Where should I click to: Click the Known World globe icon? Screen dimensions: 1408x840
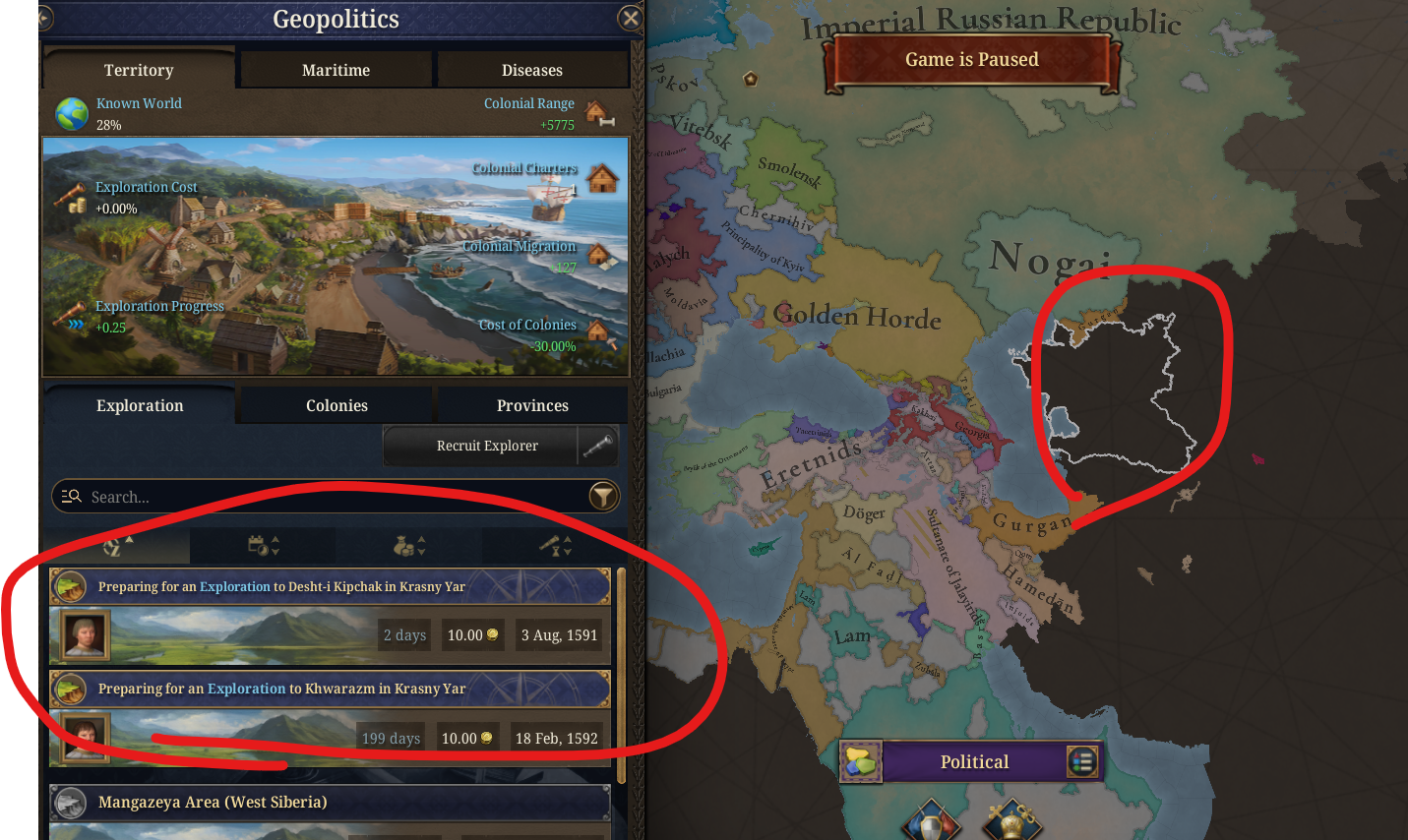point(67,112)
